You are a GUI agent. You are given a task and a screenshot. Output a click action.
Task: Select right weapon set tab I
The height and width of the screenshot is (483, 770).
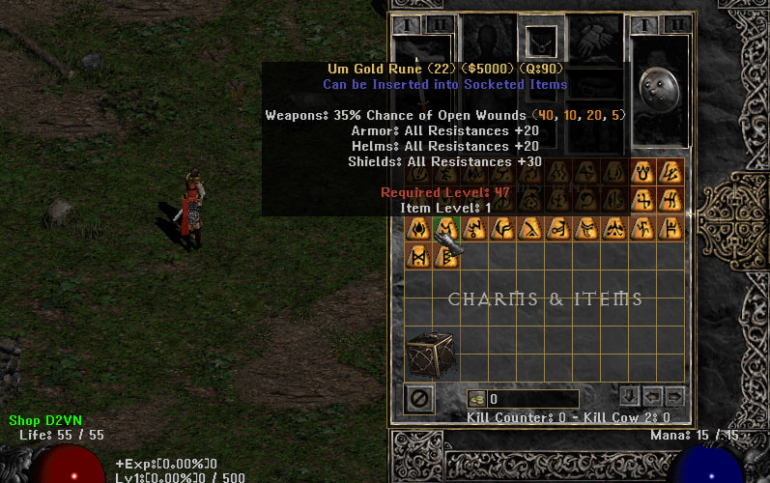(x=644, y=24)
